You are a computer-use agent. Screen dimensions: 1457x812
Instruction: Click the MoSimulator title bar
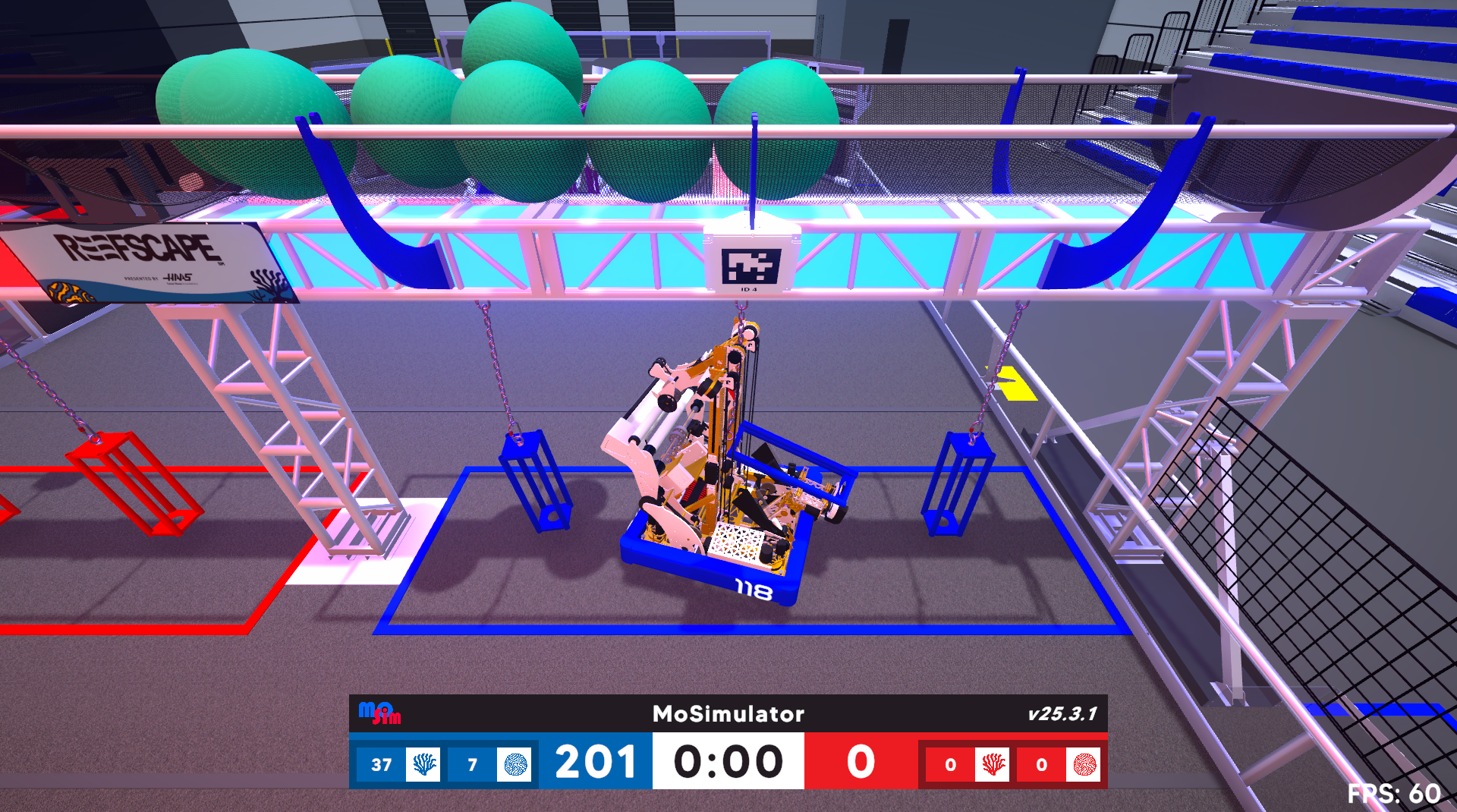point(728,714)
